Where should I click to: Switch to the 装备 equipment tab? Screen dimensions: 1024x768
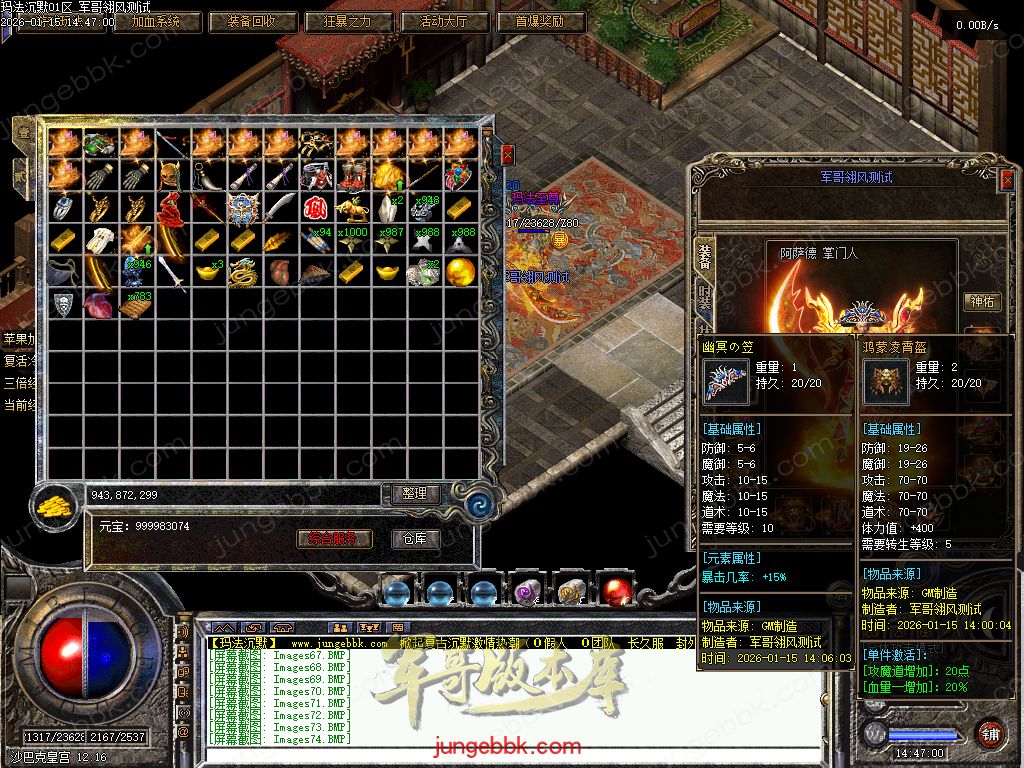(705, 256)
